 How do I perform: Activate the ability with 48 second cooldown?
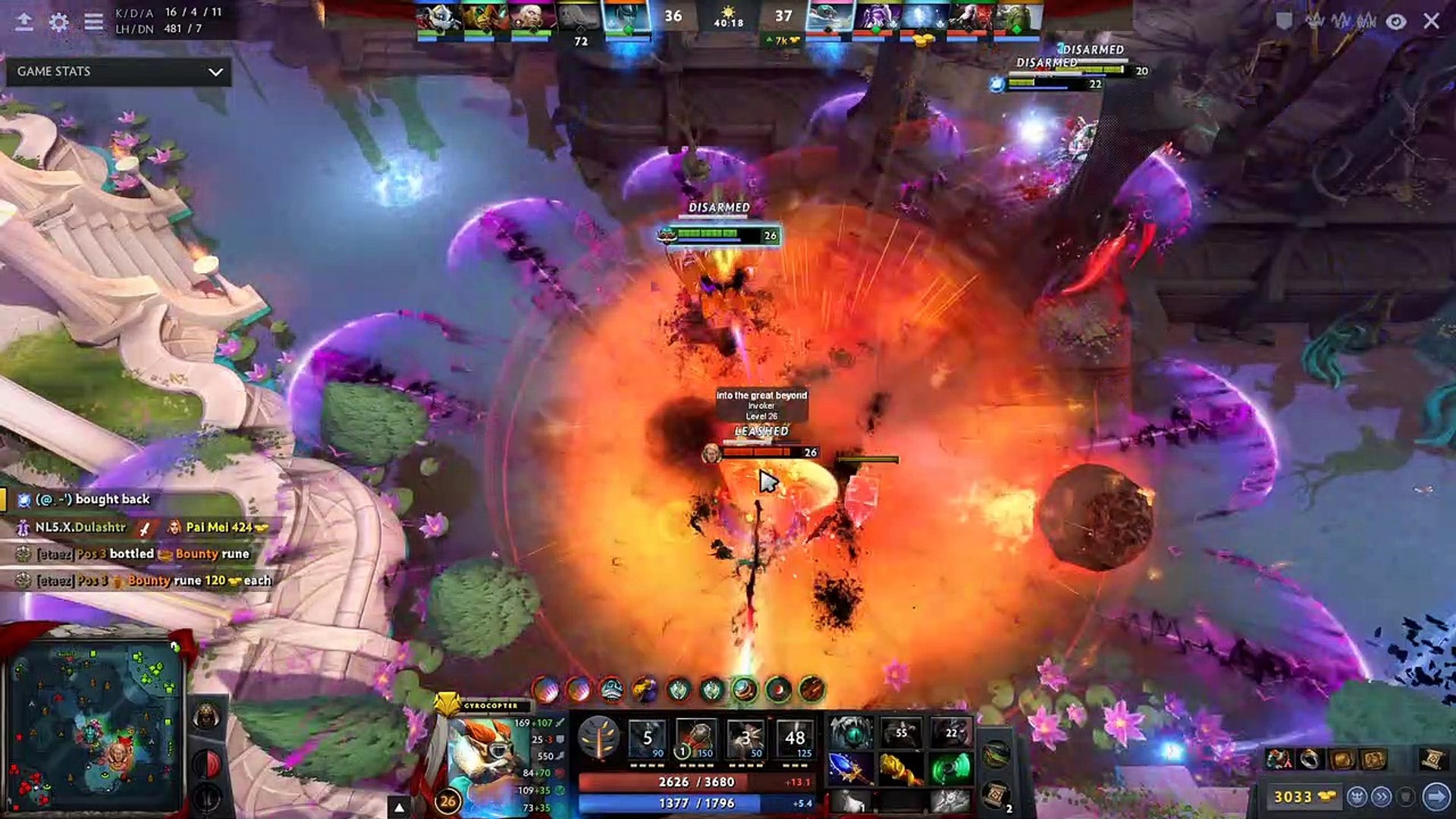click(794, 738)
